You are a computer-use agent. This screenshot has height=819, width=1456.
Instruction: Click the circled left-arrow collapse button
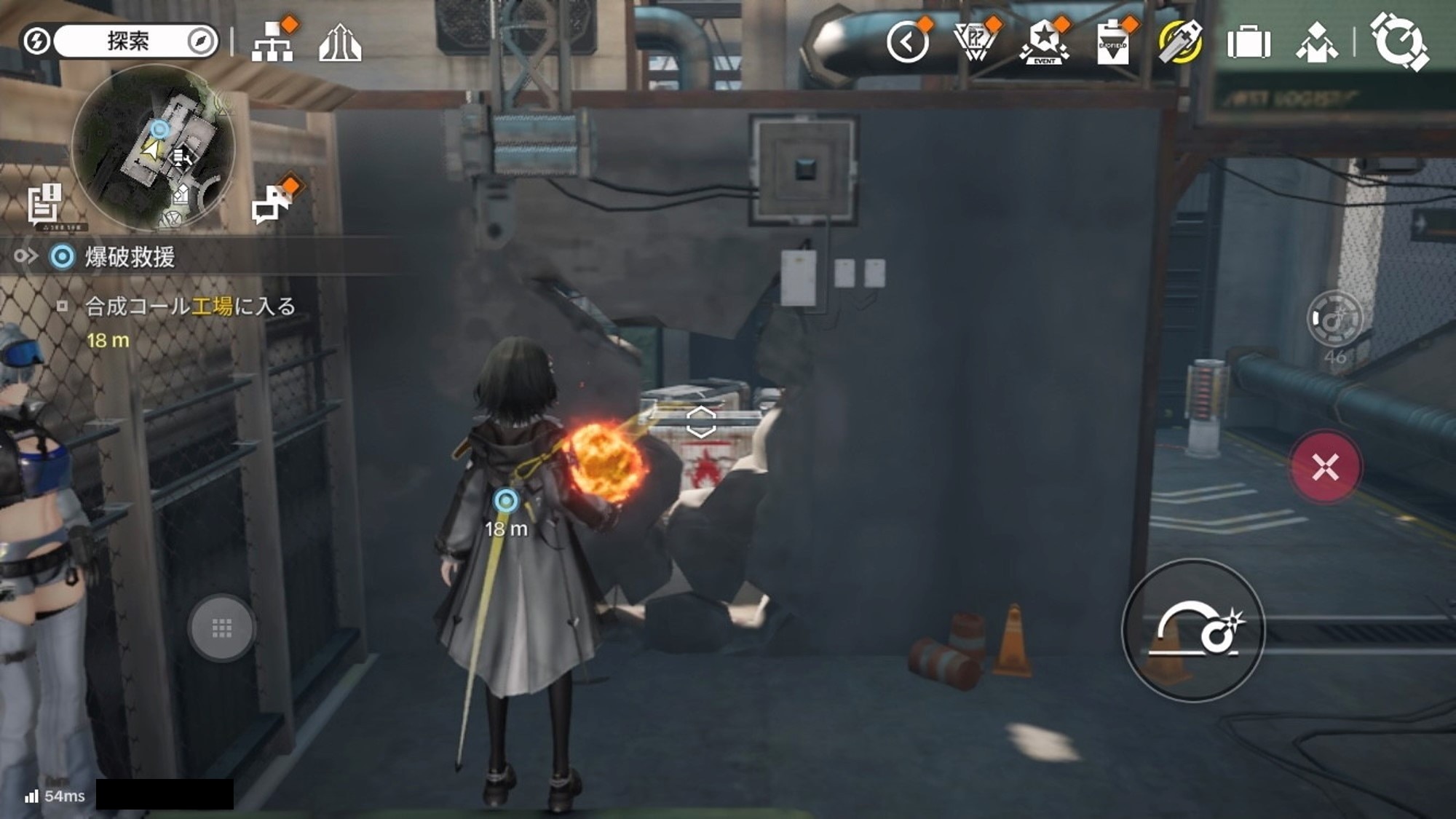907,43
